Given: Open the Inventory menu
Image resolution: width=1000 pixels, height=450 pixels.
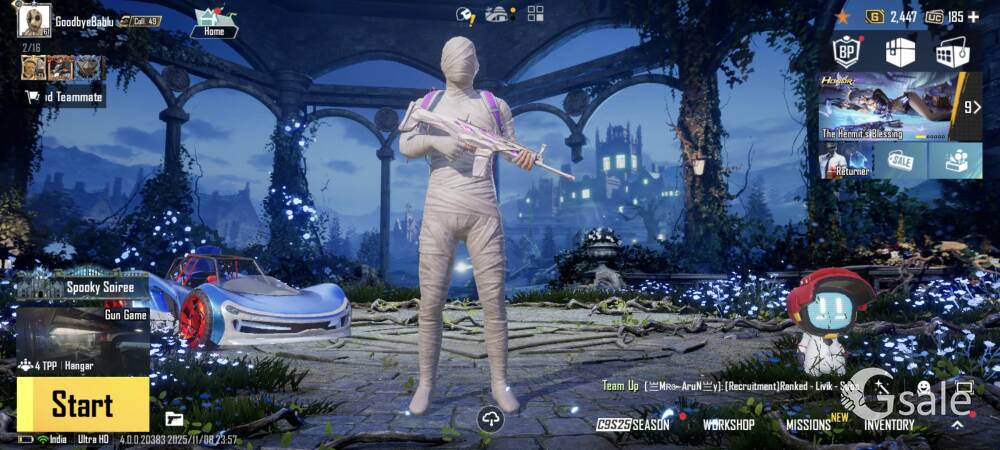Looking at the screenshot, I should tap(889, 424).
